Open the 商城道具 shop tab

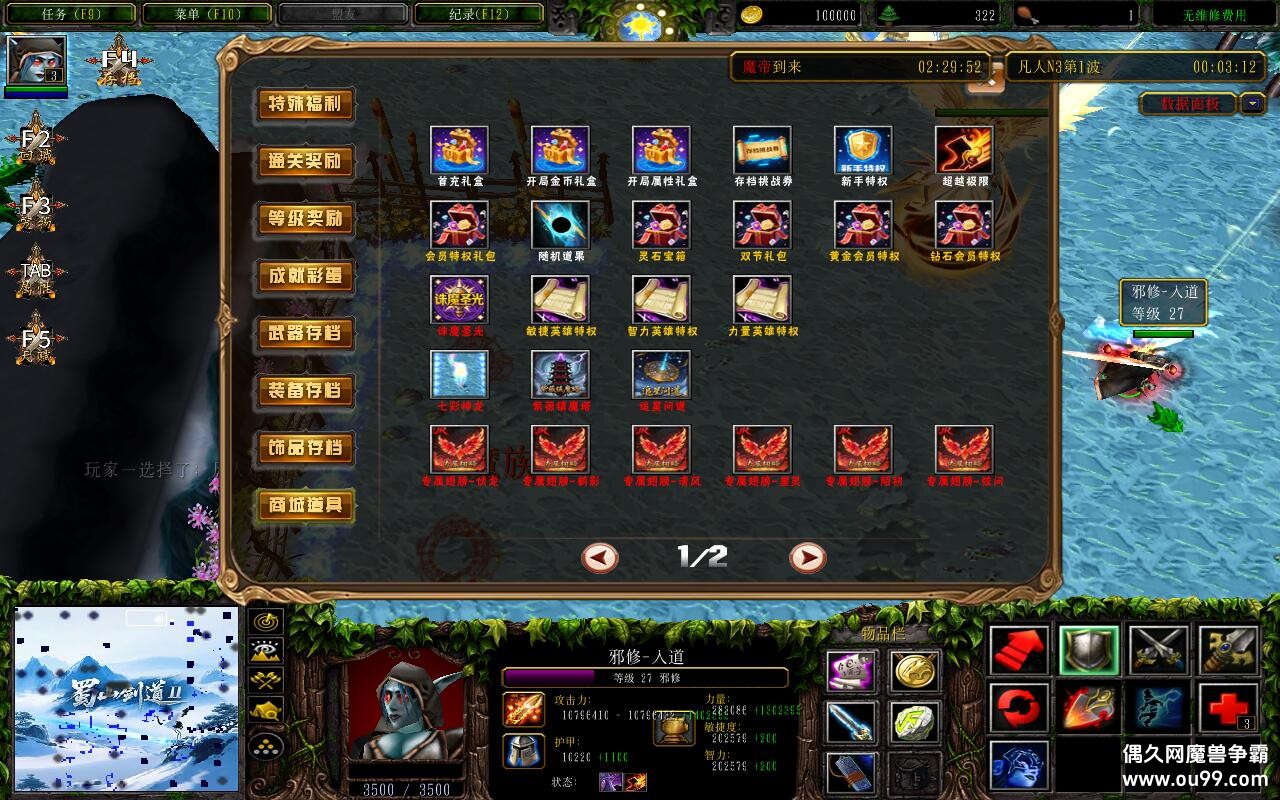[x=305, y=505]
